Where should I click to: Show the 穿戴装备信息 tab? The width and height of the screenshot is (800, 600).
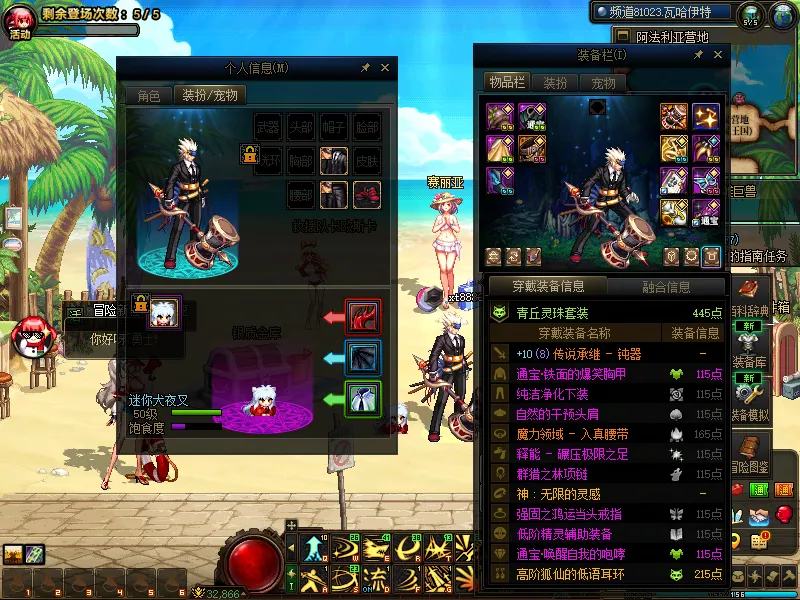[x=548, y=287]
